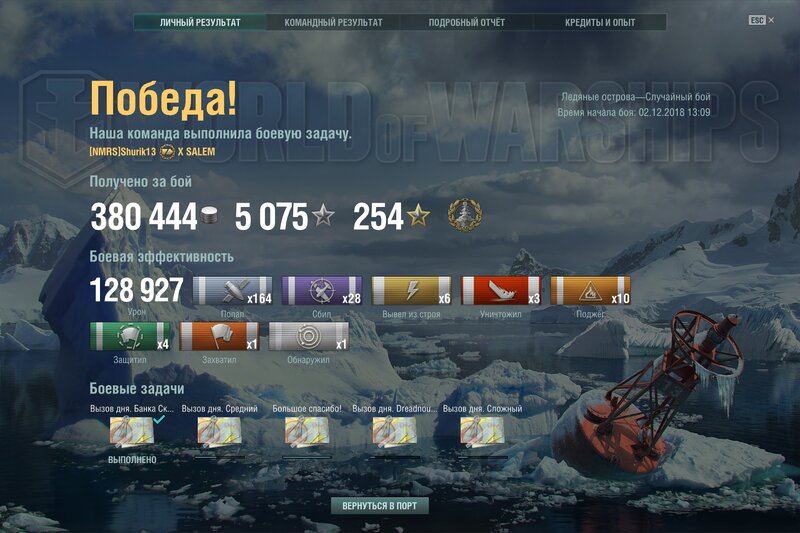Open the completed Вызов дня. Банка mission
Image resolution: width=800 pixels, height=533 pixels.
(x=131, y=432)
